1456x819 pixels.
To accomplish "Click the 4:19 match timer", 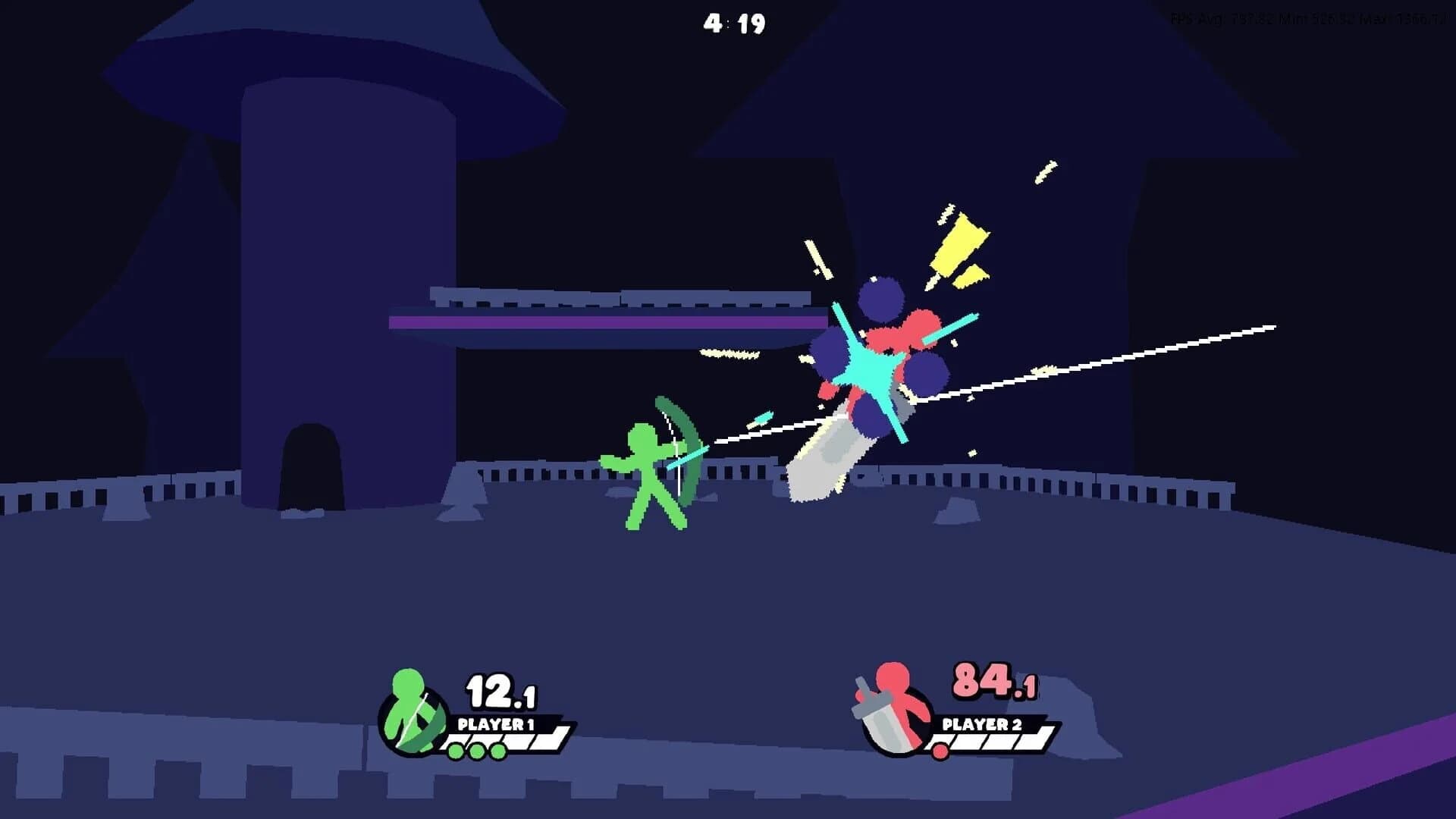I will pyautogui.click(x=734, y=23).
